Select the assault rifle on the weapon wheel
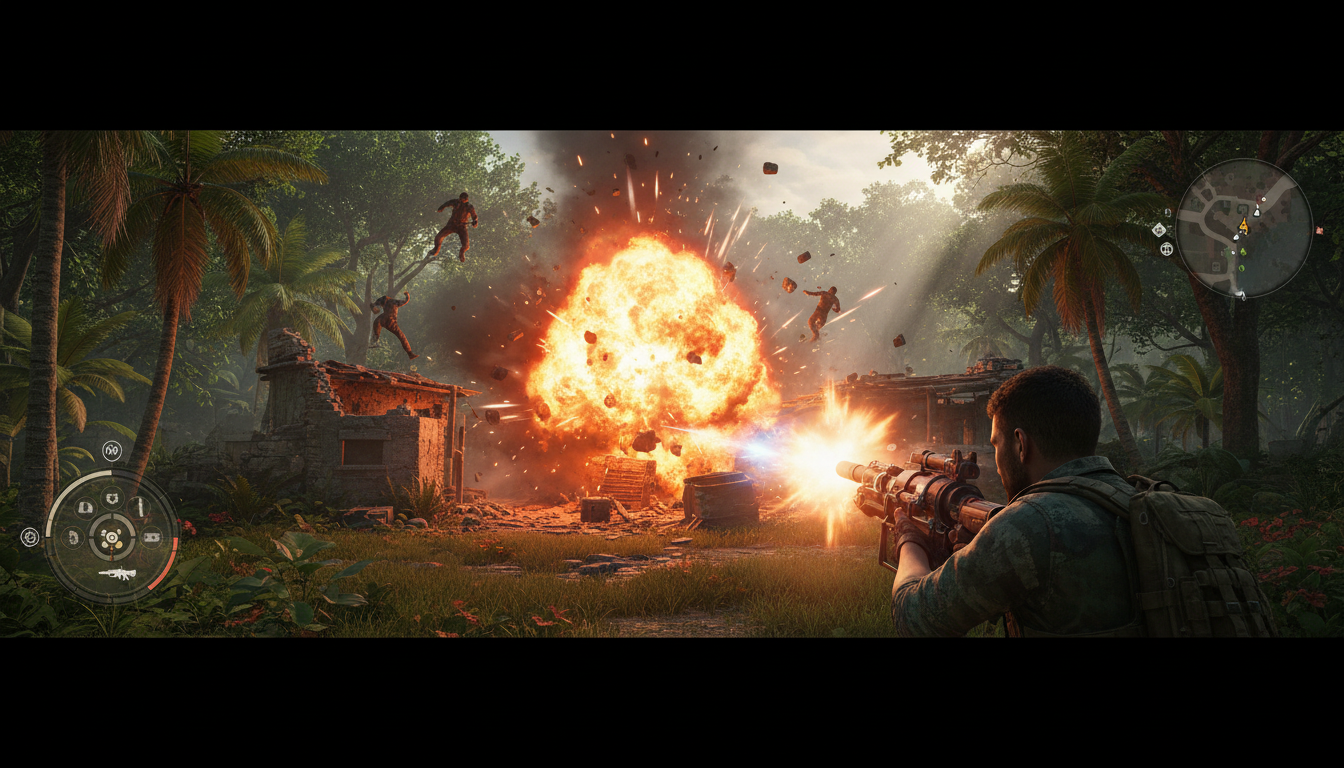Screen dimensions: 1344x768 click(119, 574)
